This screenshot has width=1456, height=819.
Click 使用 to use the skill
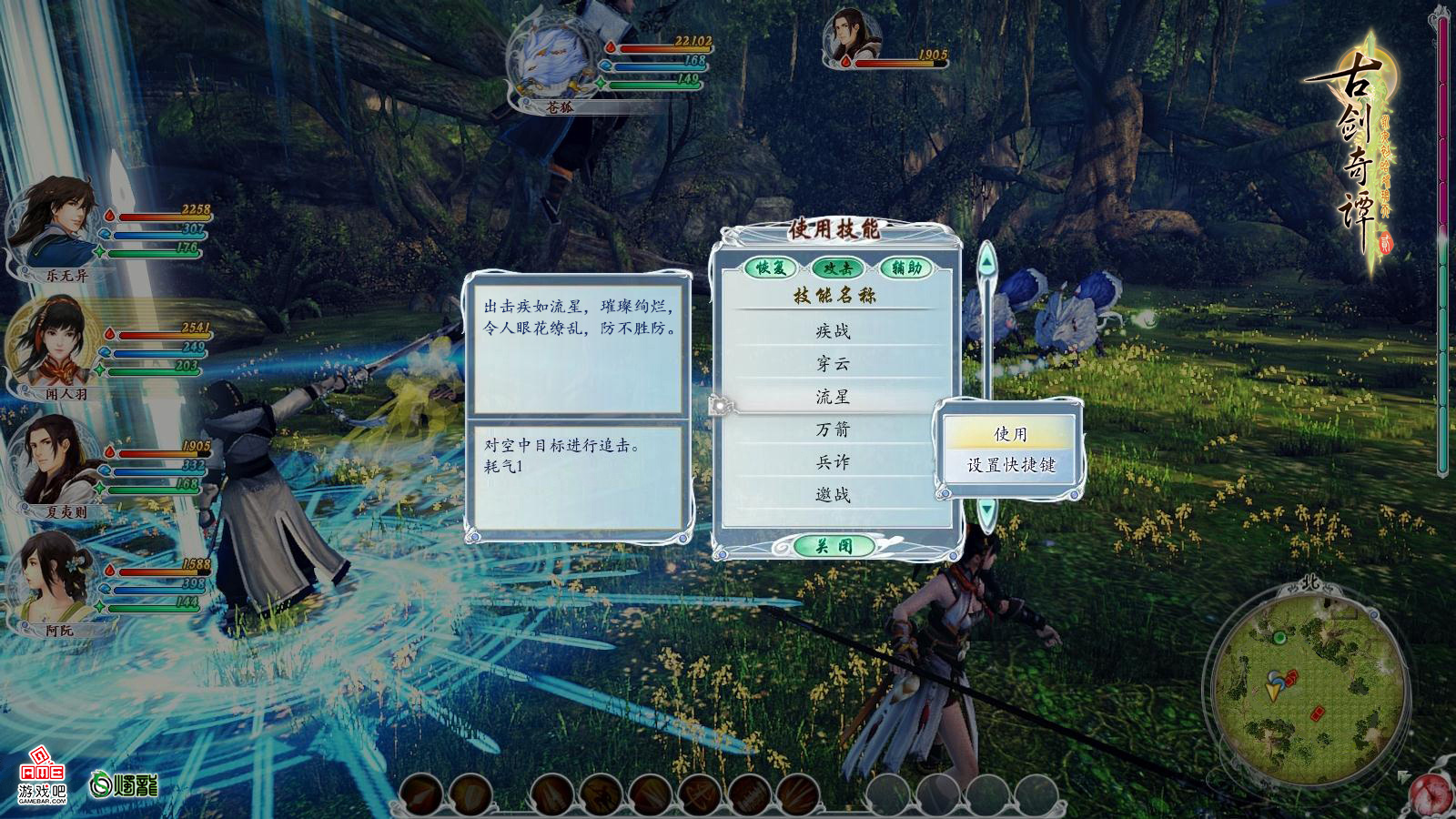1010,434
